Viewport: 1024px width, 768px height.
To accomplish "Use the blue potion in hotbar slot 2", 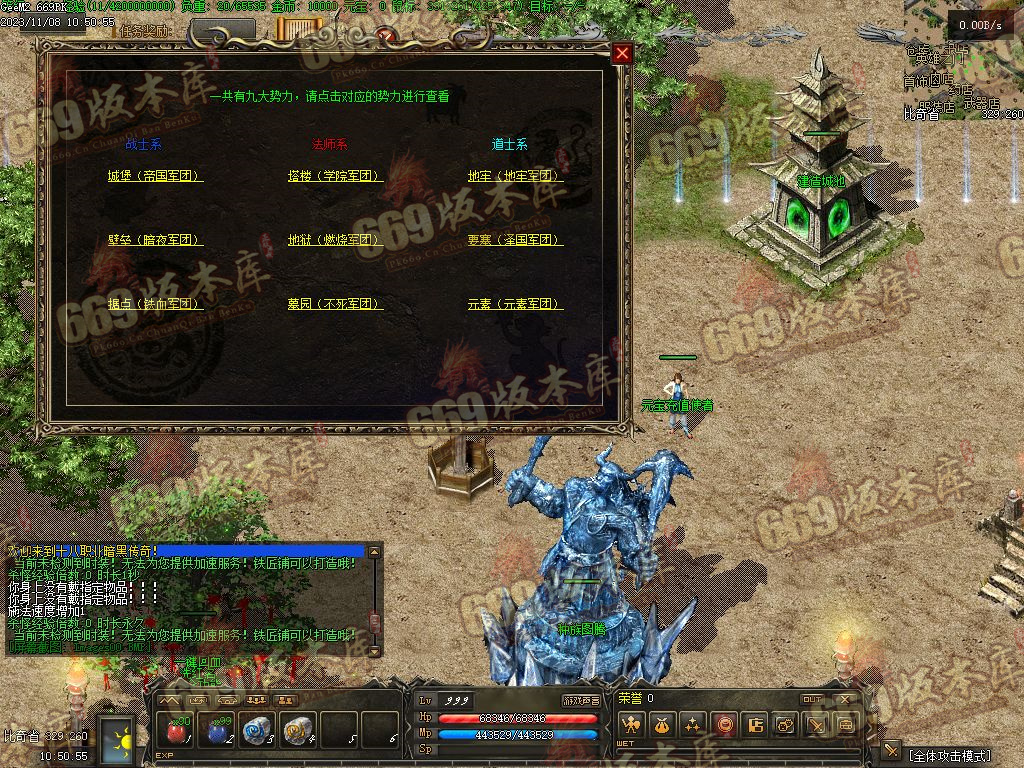I will (217, 731).
